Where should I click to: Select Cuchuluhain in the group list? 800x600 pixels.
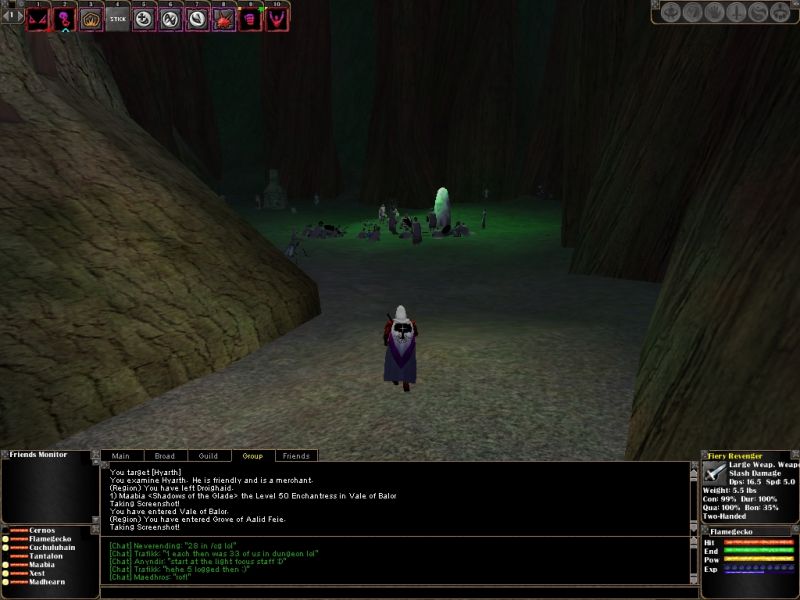click(x=51, y=548)
